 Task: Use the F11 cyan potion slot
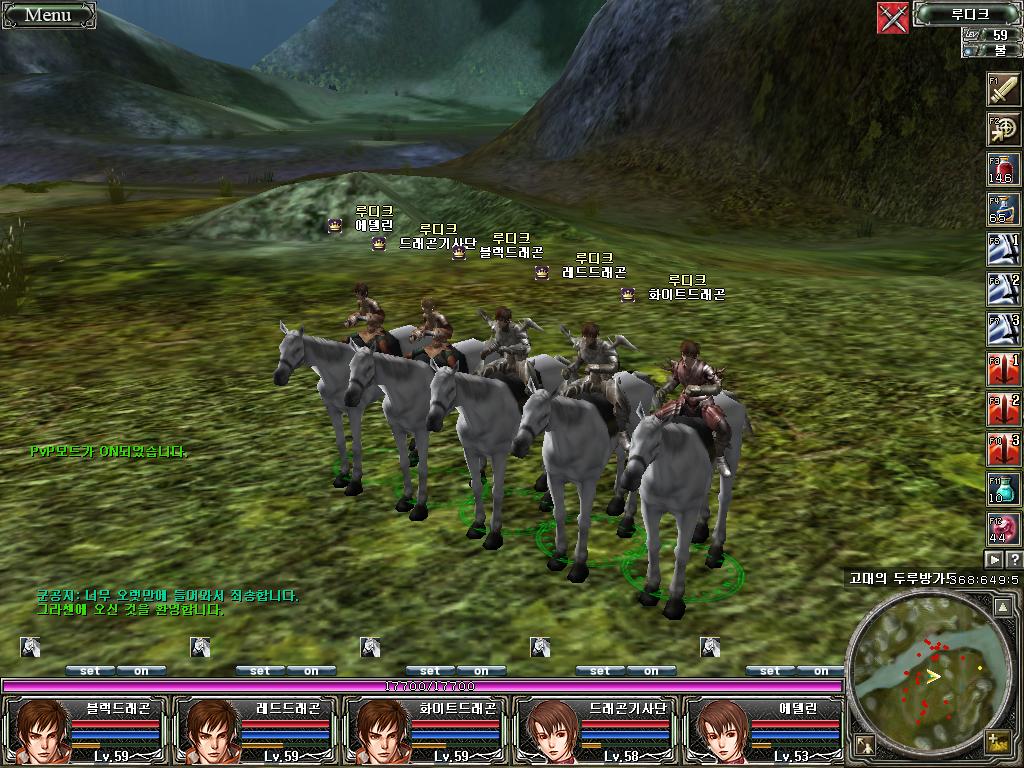pos(1003,487)
